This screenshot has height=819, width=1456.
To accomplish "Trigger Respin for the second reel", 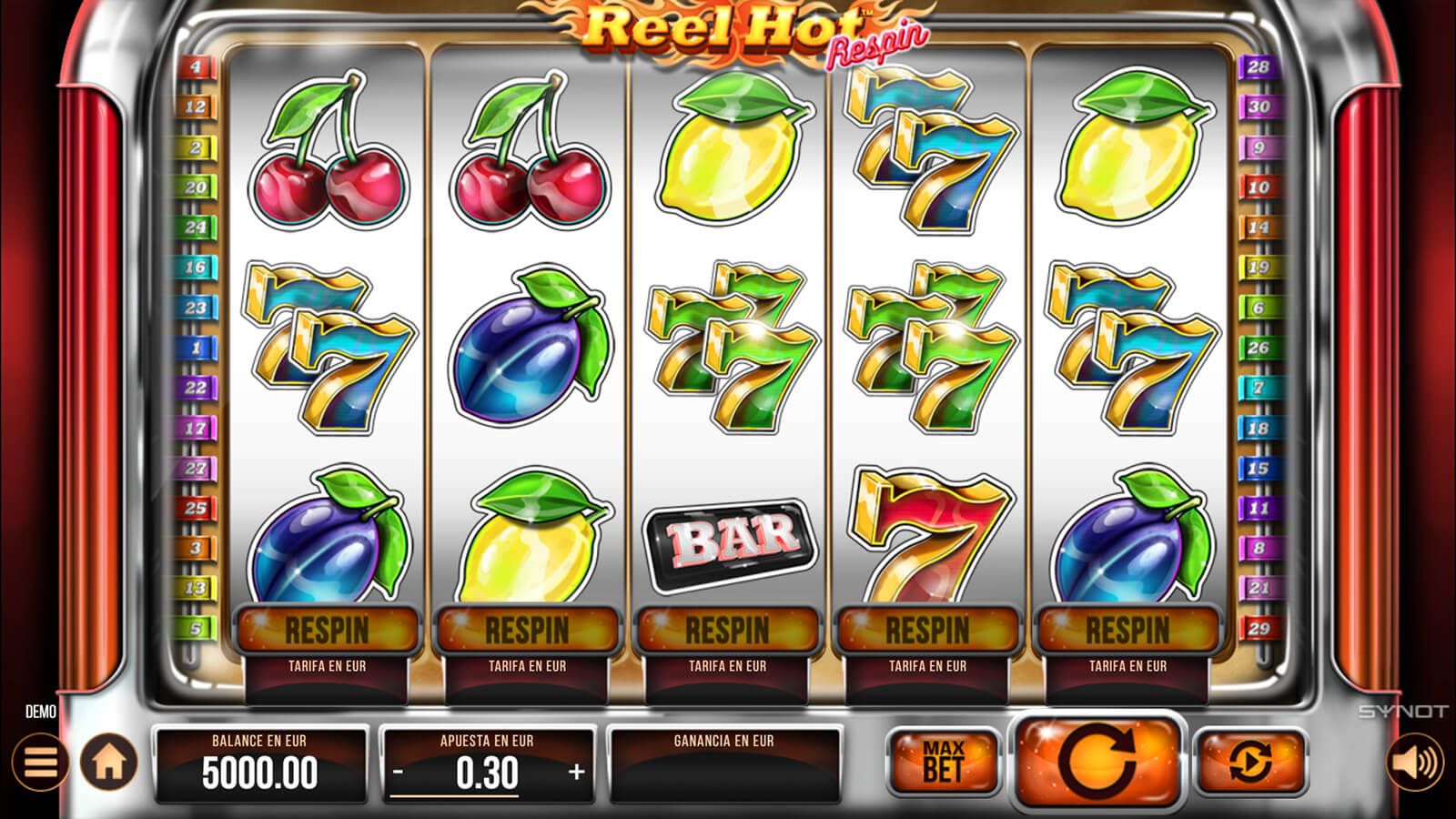I will 528,630.
